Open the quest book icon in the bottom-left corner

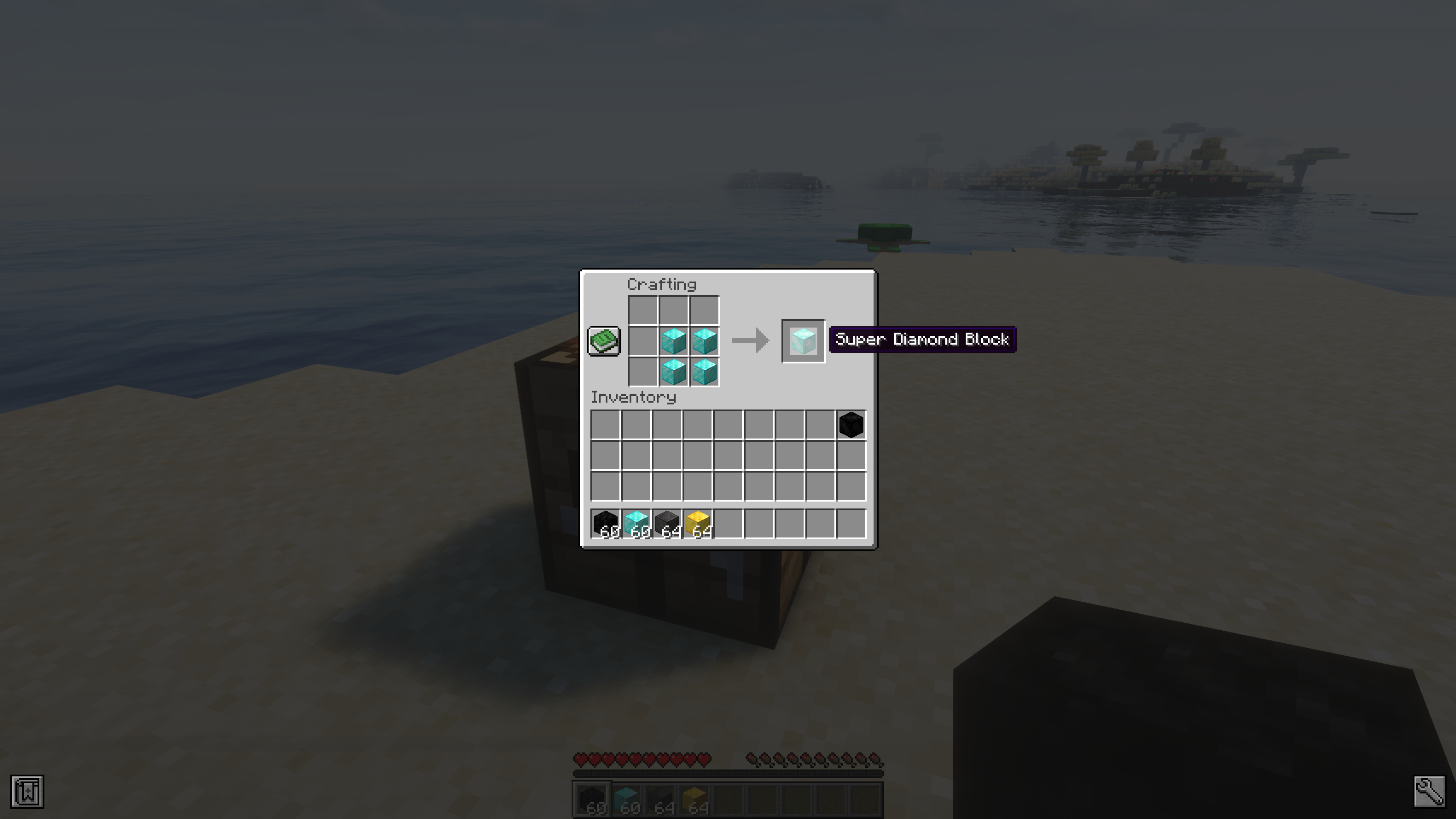tap(27, 790)
